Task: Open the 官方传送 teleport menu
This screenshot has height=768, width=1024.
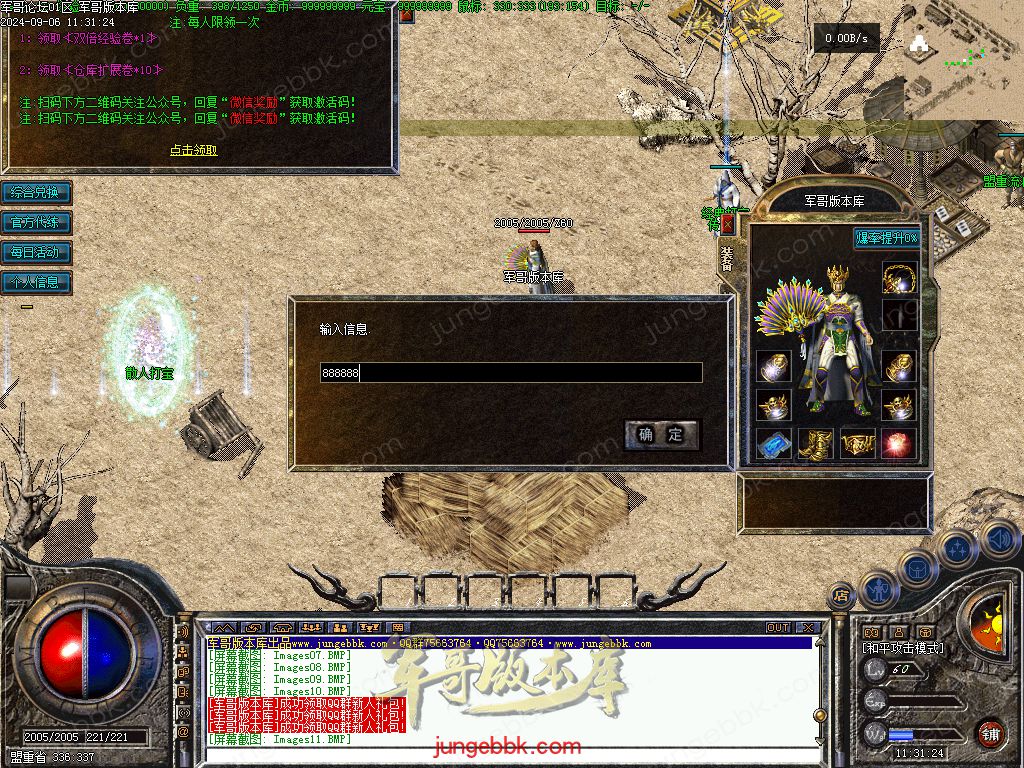Action: (x=36, y=222)
